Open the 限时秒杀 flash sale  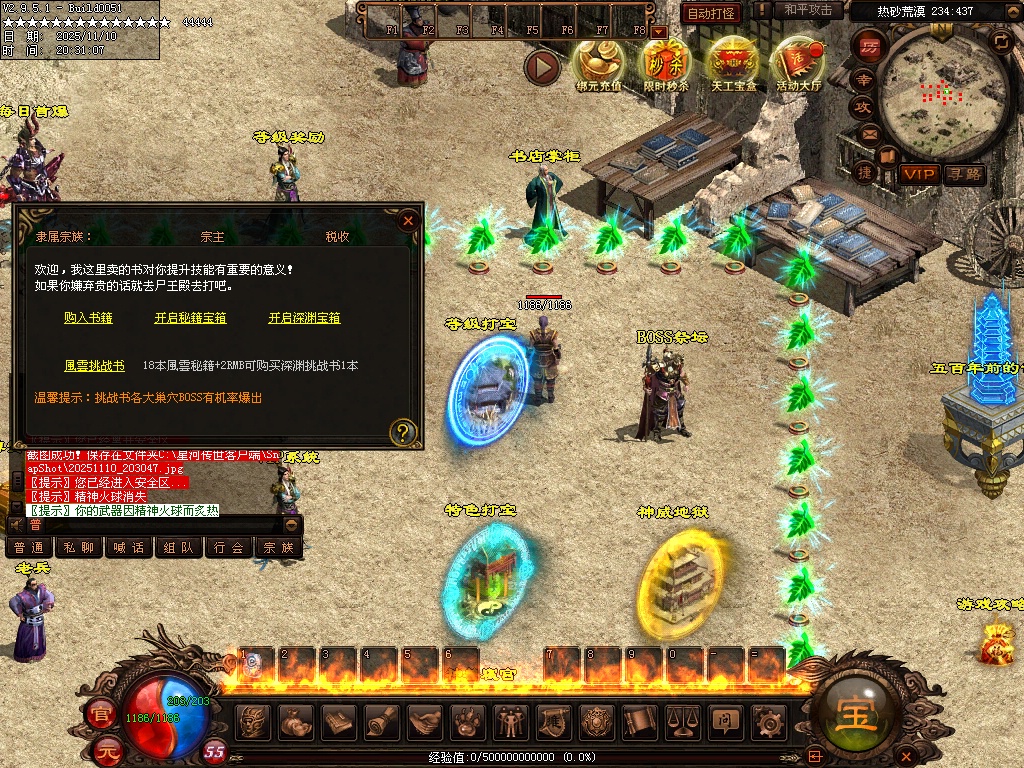coord(666,62)
